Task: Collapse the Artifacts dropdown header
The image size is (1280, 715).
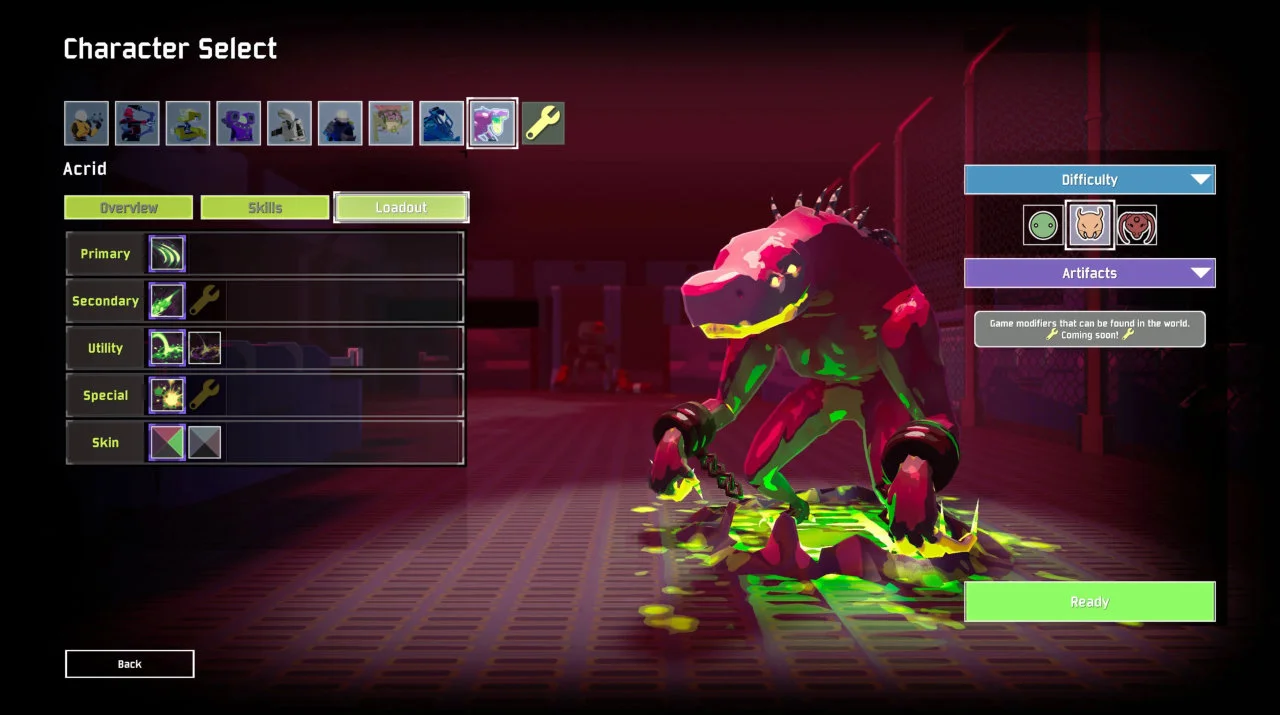Action: [1089, 273]
